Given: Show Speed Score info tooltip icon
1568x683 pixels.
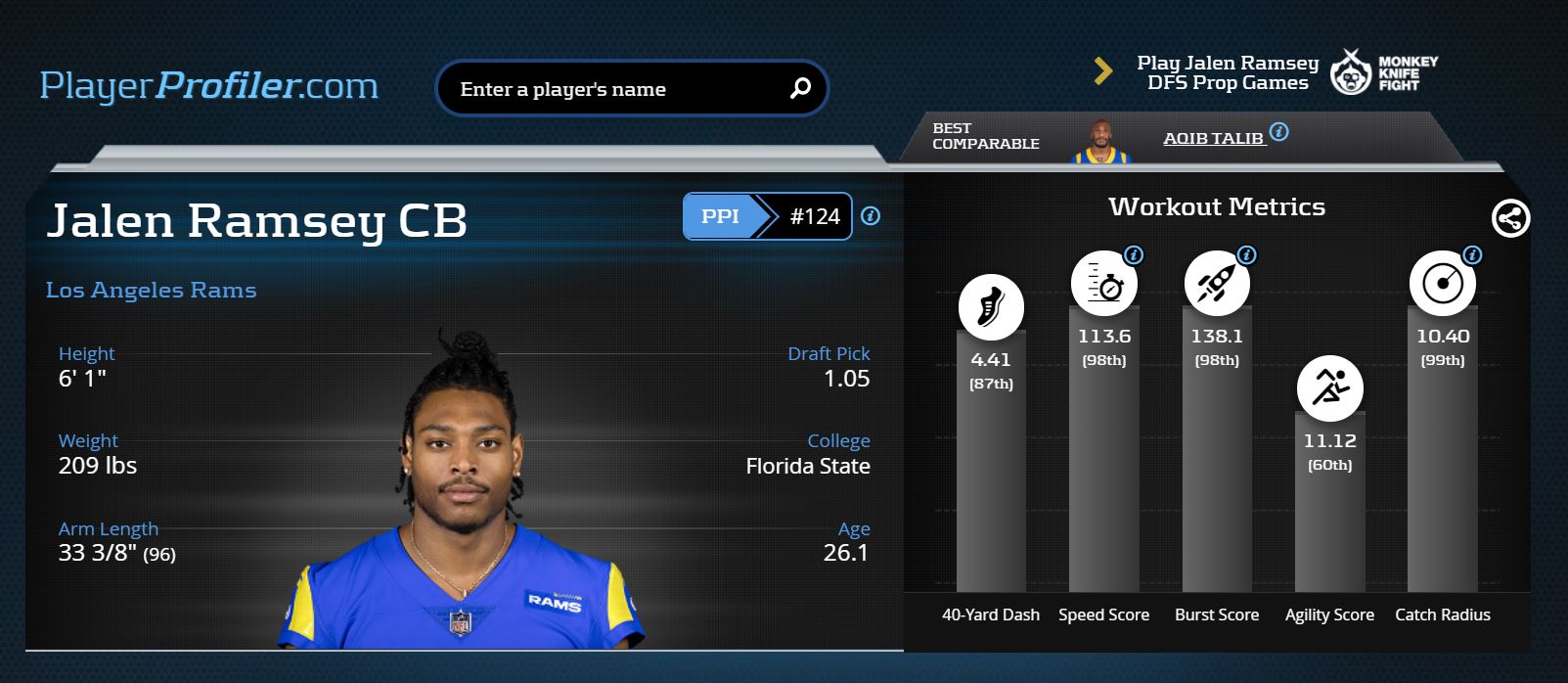Looking at the screenshot, I should point(1134,255).
